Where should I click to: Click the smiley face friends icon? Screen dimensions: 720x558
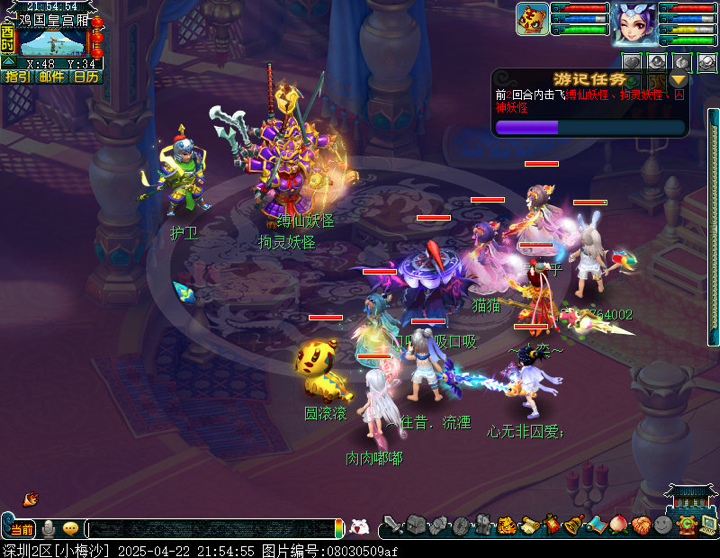(664, 525)
